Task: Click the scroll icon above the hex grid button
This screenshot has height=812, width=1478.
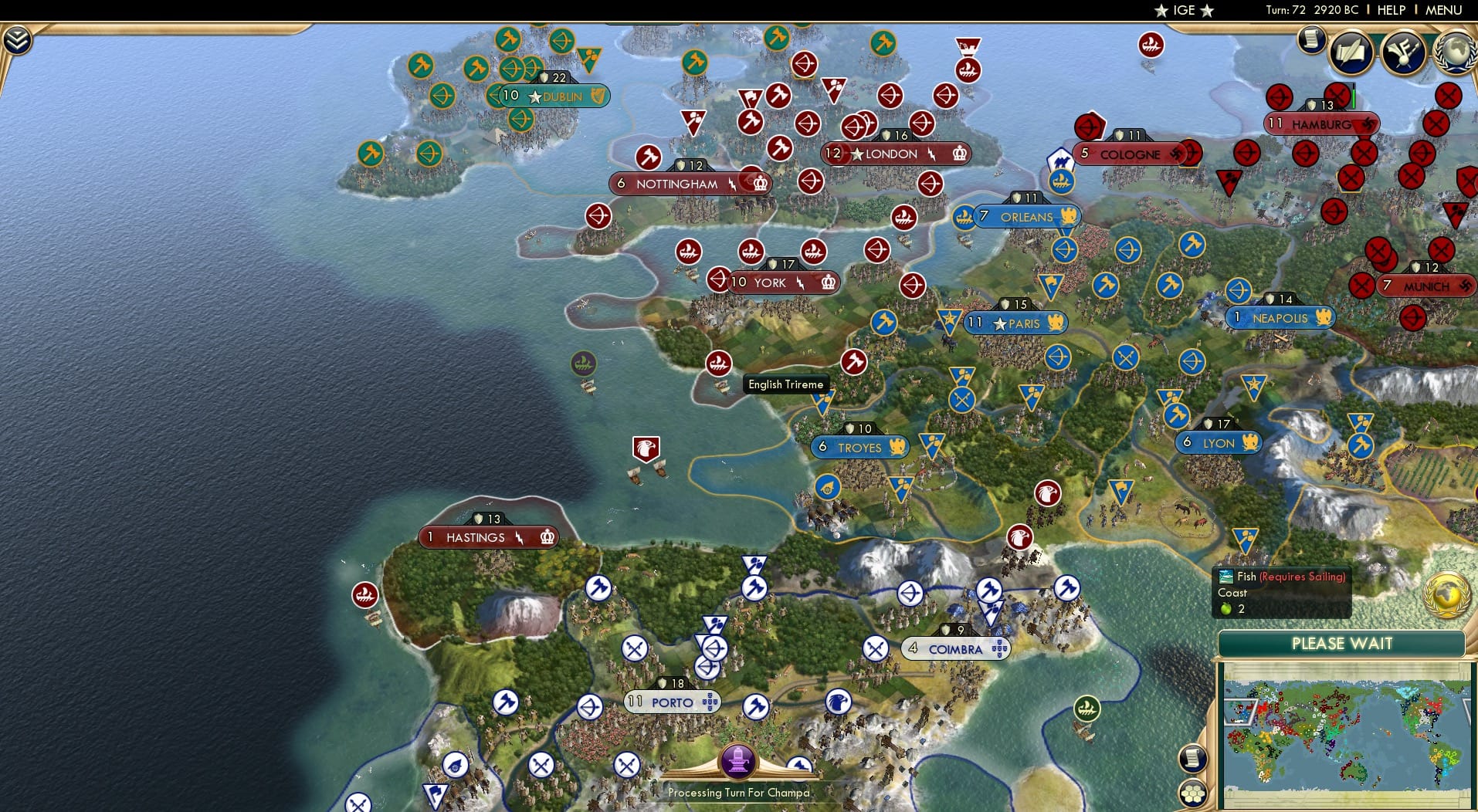Action: 1193,759
